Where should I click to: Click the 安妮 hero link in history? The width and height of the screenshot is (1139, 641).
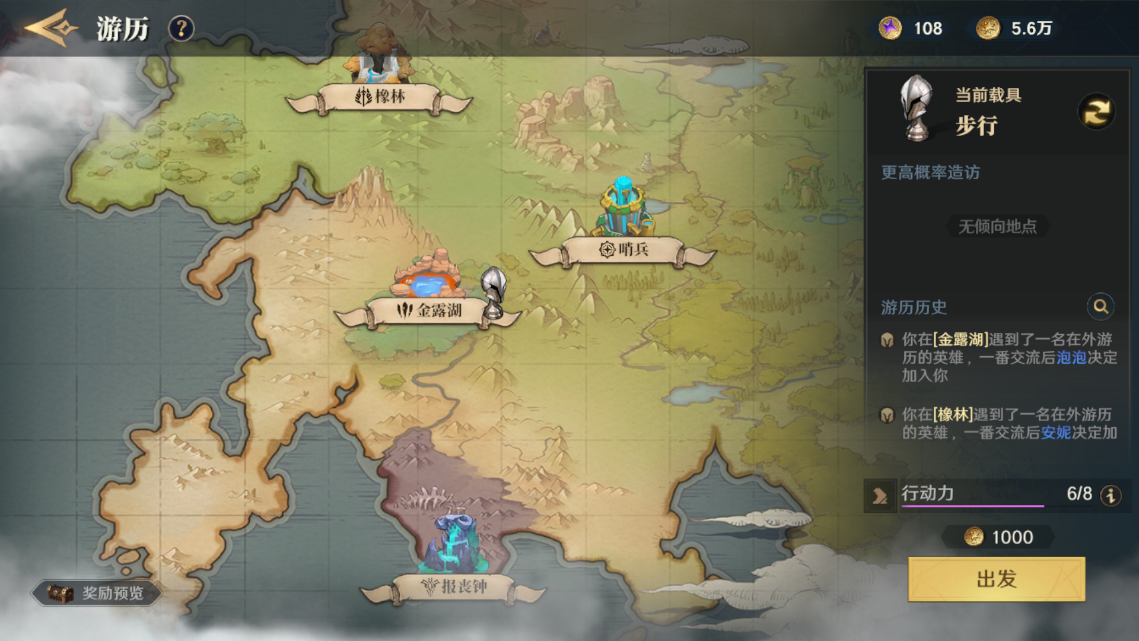pos(1056,432)
